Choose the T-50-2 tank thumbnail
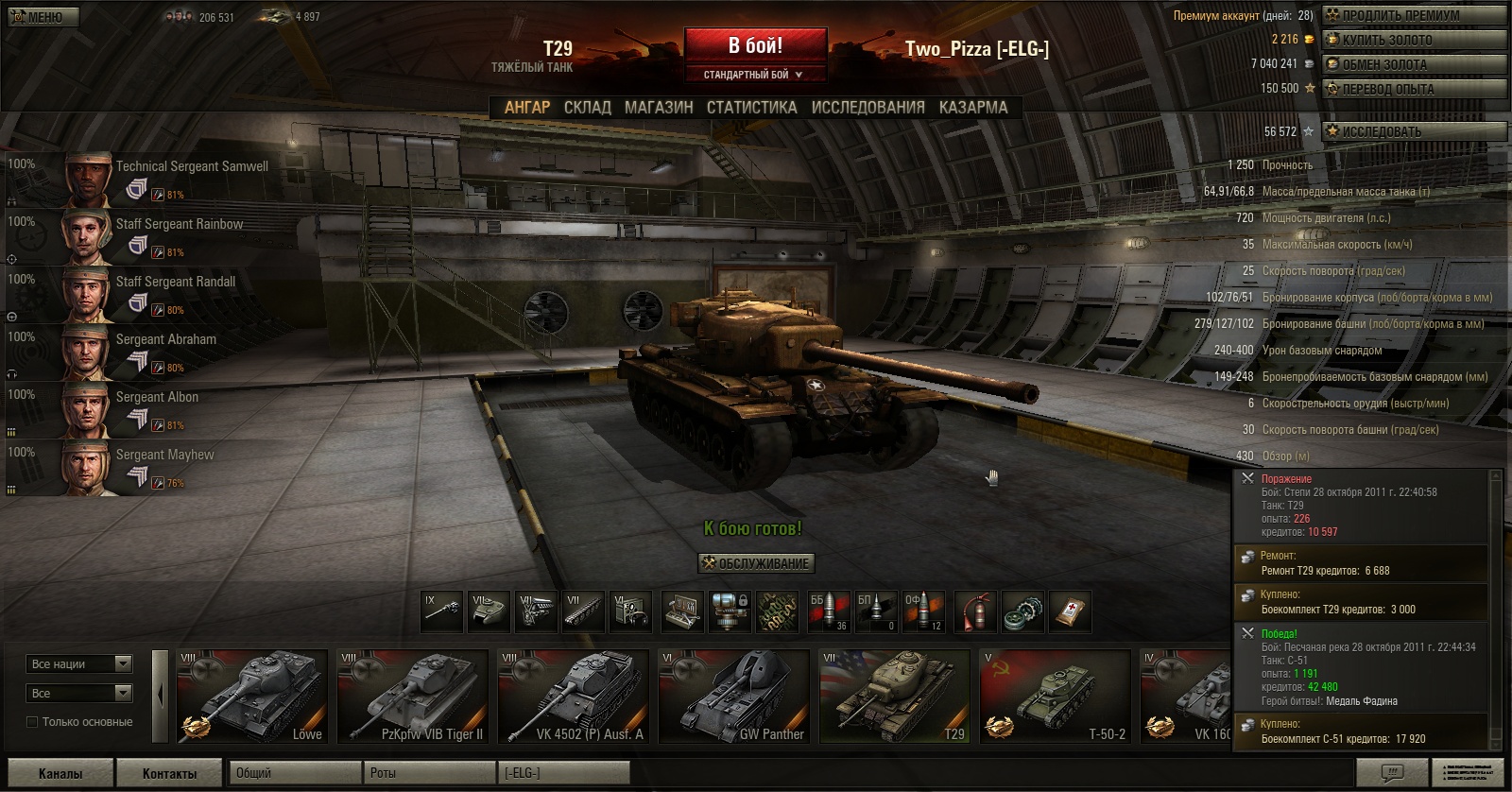Image resolution: width=1512 pixels, height=792 pixels. [x=1056, y=696]
